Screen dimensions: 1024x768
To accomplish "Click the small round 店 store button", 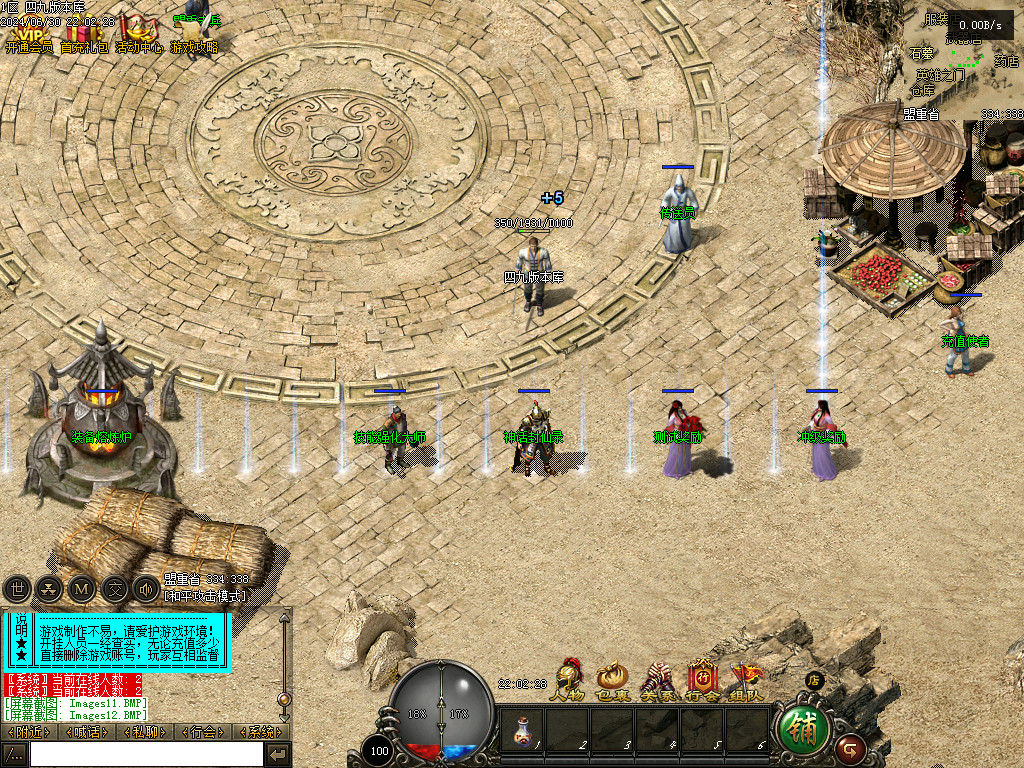I will click(x=814, y=681).
